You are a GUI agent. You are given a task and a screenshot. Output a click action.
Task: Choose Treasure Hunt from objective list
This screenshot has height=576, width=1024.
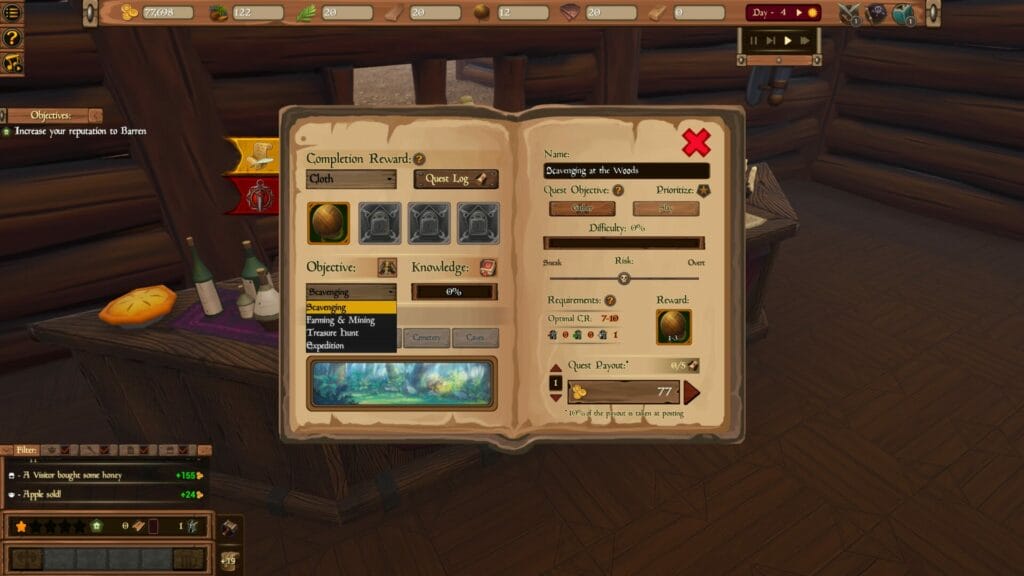coord(332,333)
